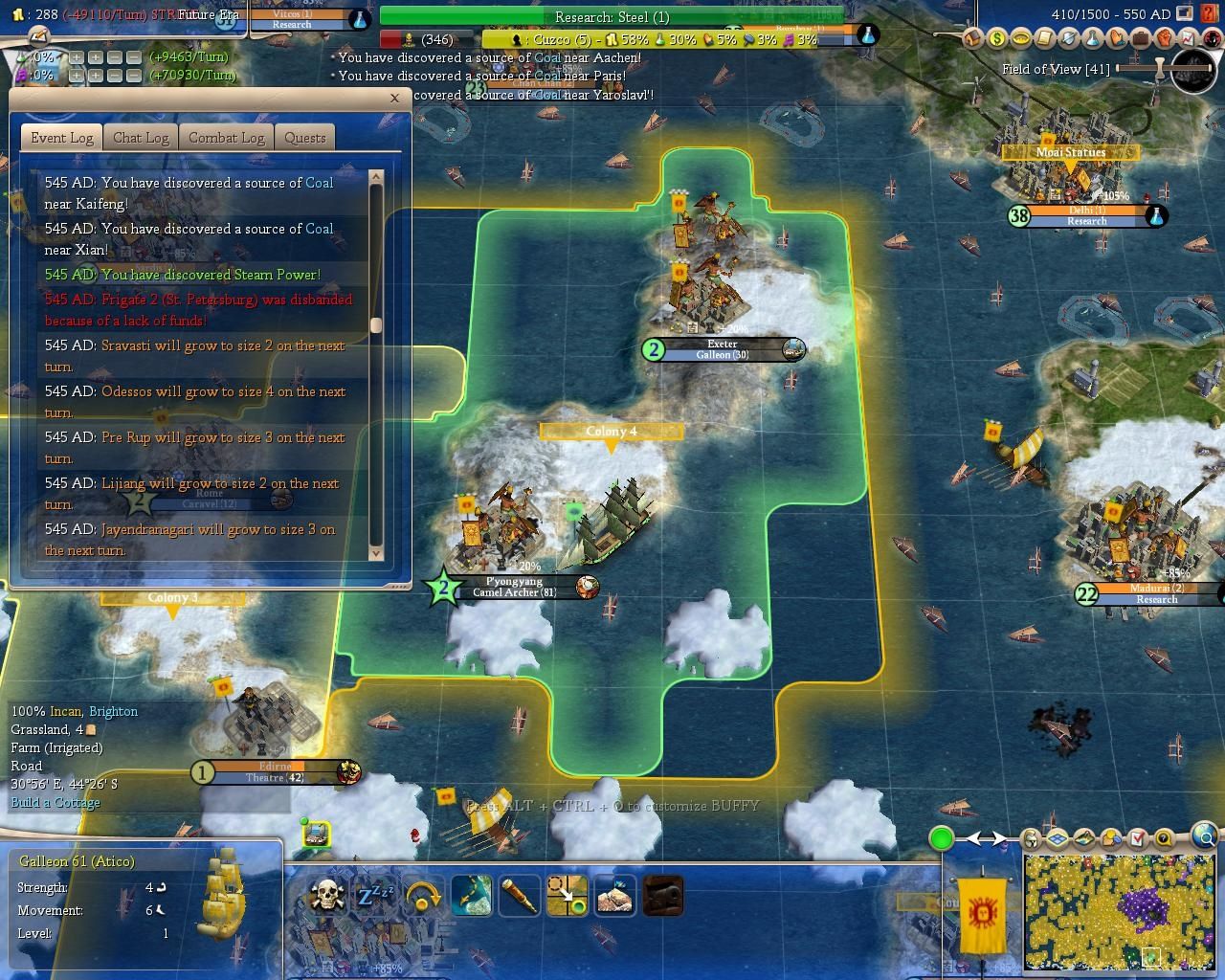Select the Go To movement order icon
This screenshot has width=1225, height=980.
click(568, 895)
